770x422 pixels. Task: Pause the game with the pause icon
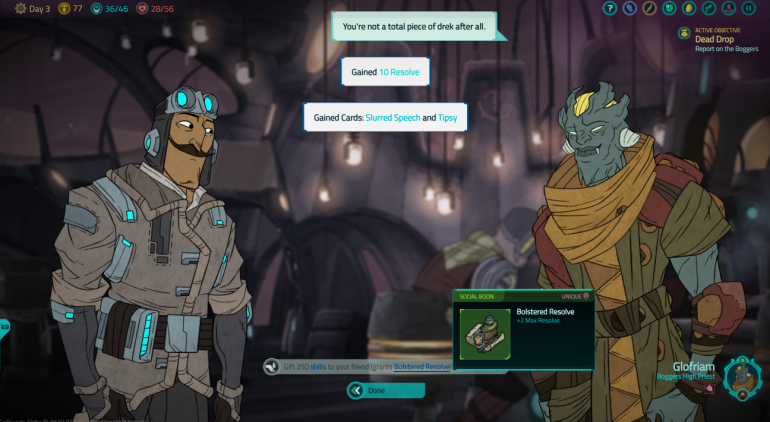tap(749, 8)
